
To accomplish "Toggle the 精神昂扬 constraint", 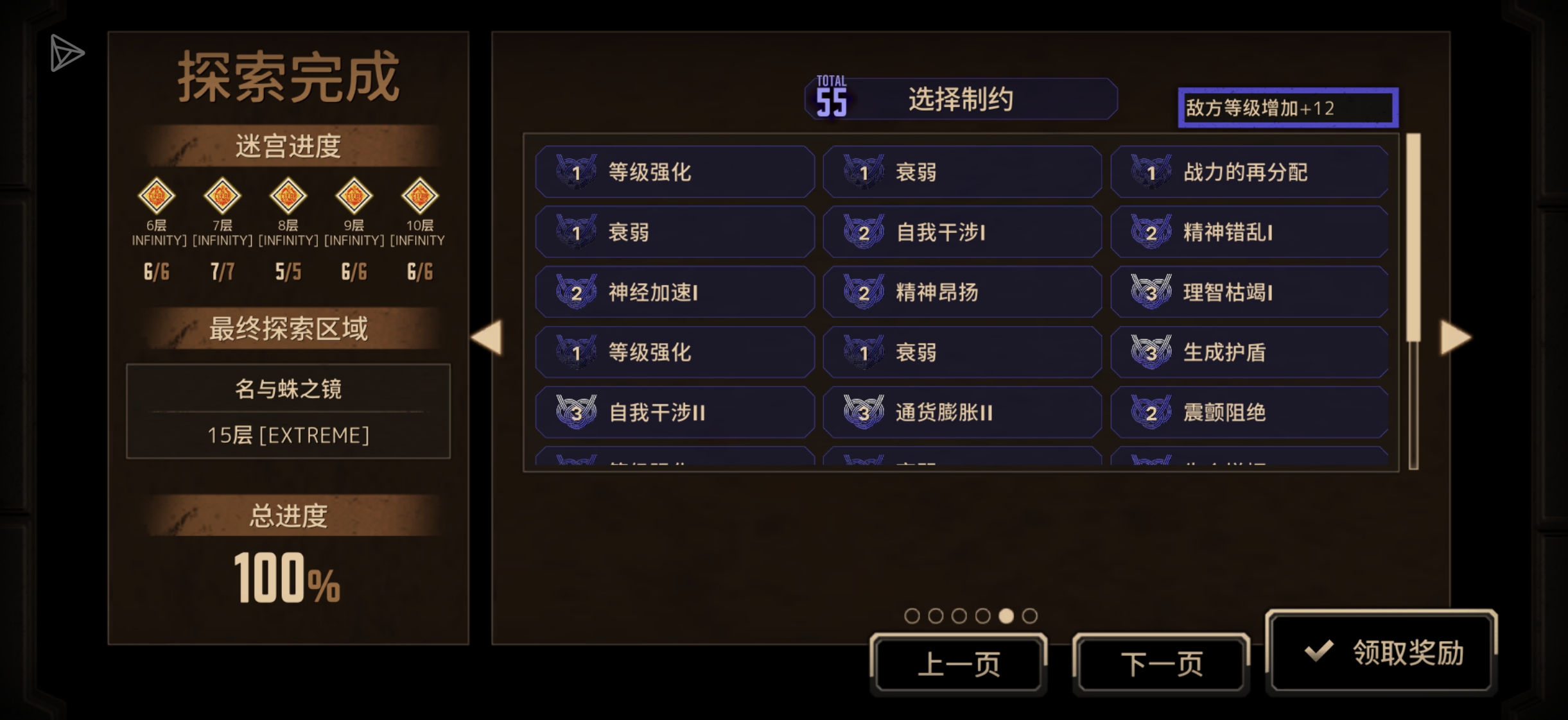I will coord(962,292).
